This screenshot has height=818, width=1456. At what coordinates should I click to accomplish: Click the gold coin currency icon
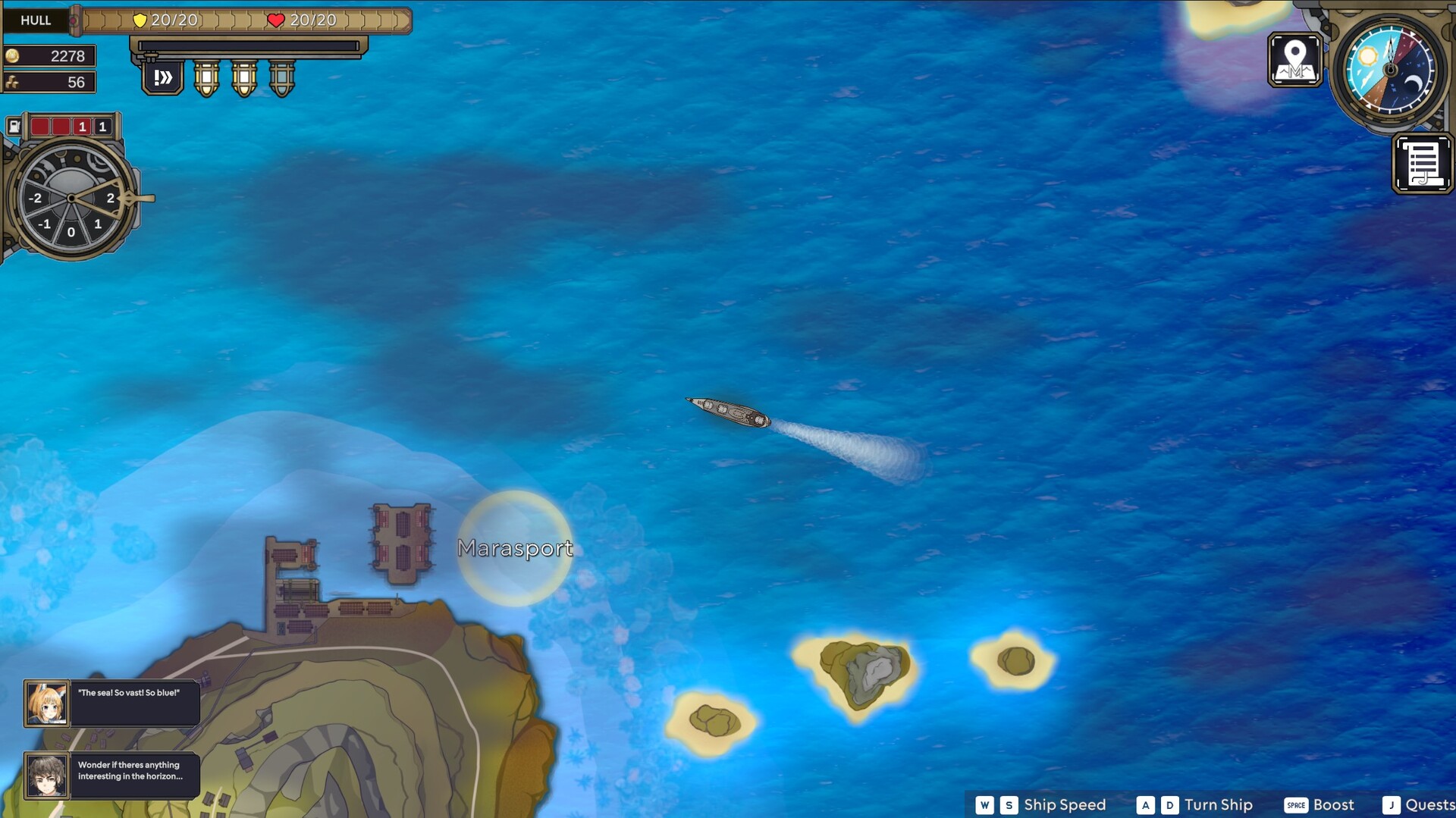click(x=14, y=55)
